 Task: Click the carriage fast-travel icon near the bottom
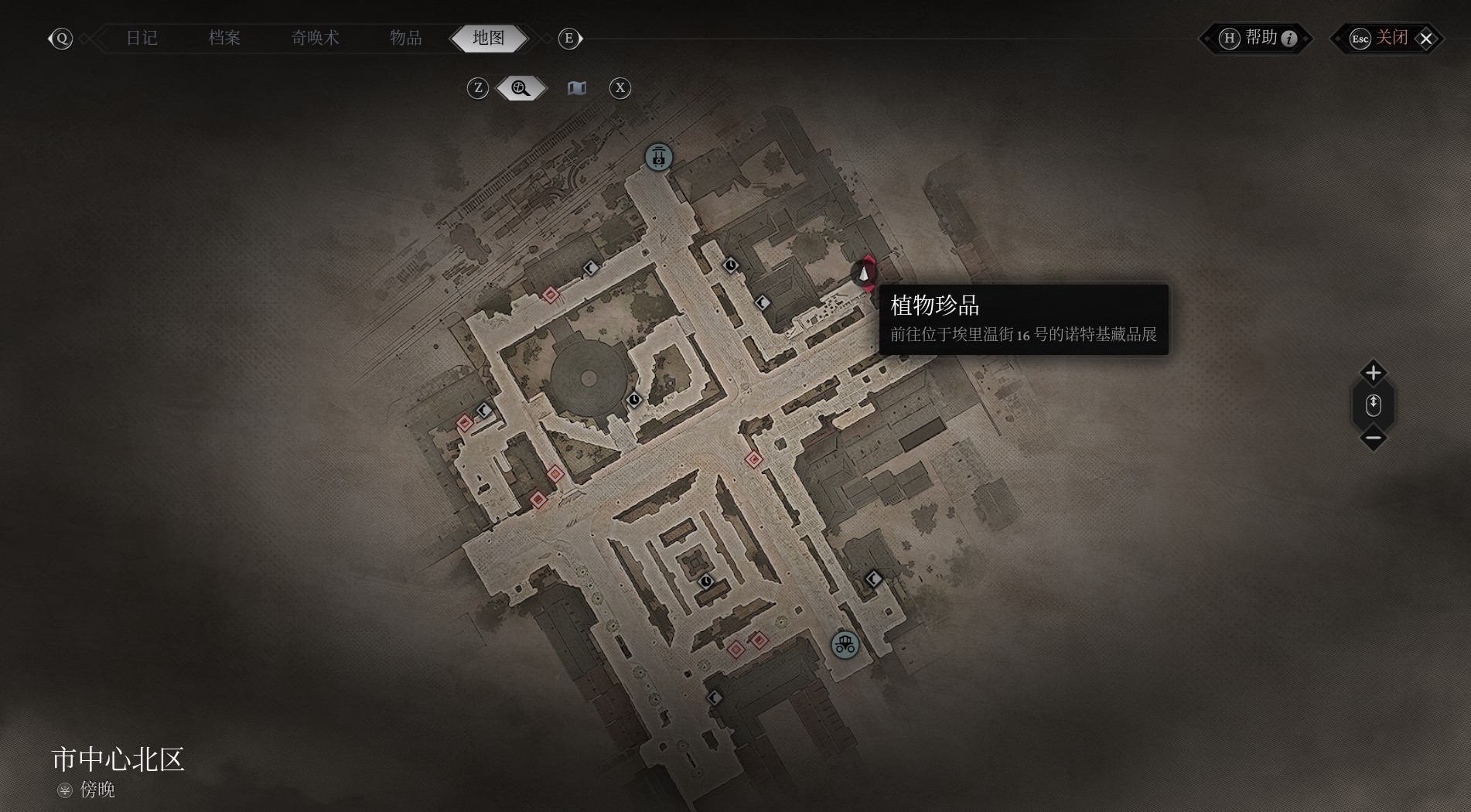coord(844,644)
